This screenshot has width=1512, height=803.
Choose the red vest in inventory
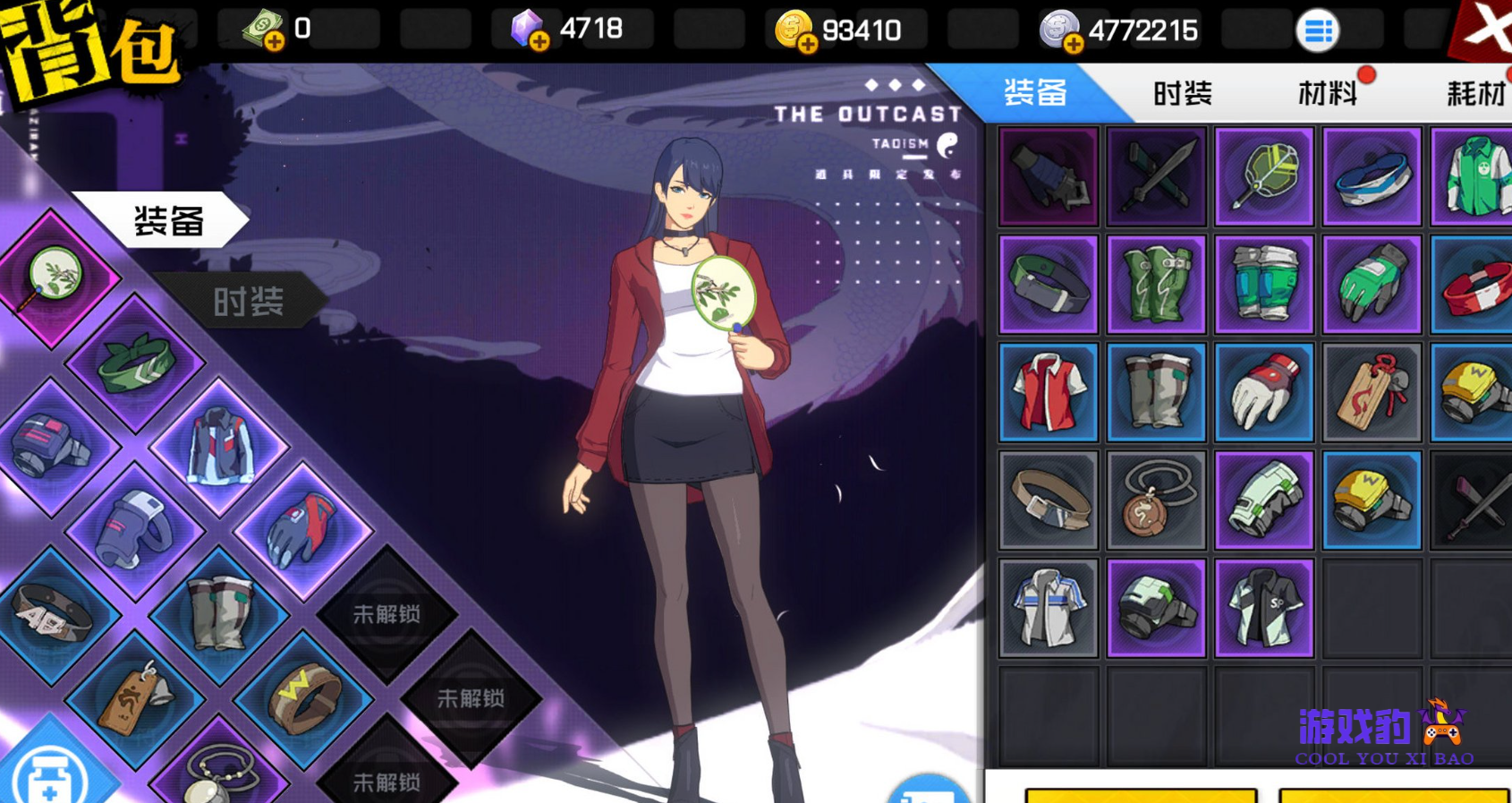(1048, 392)
